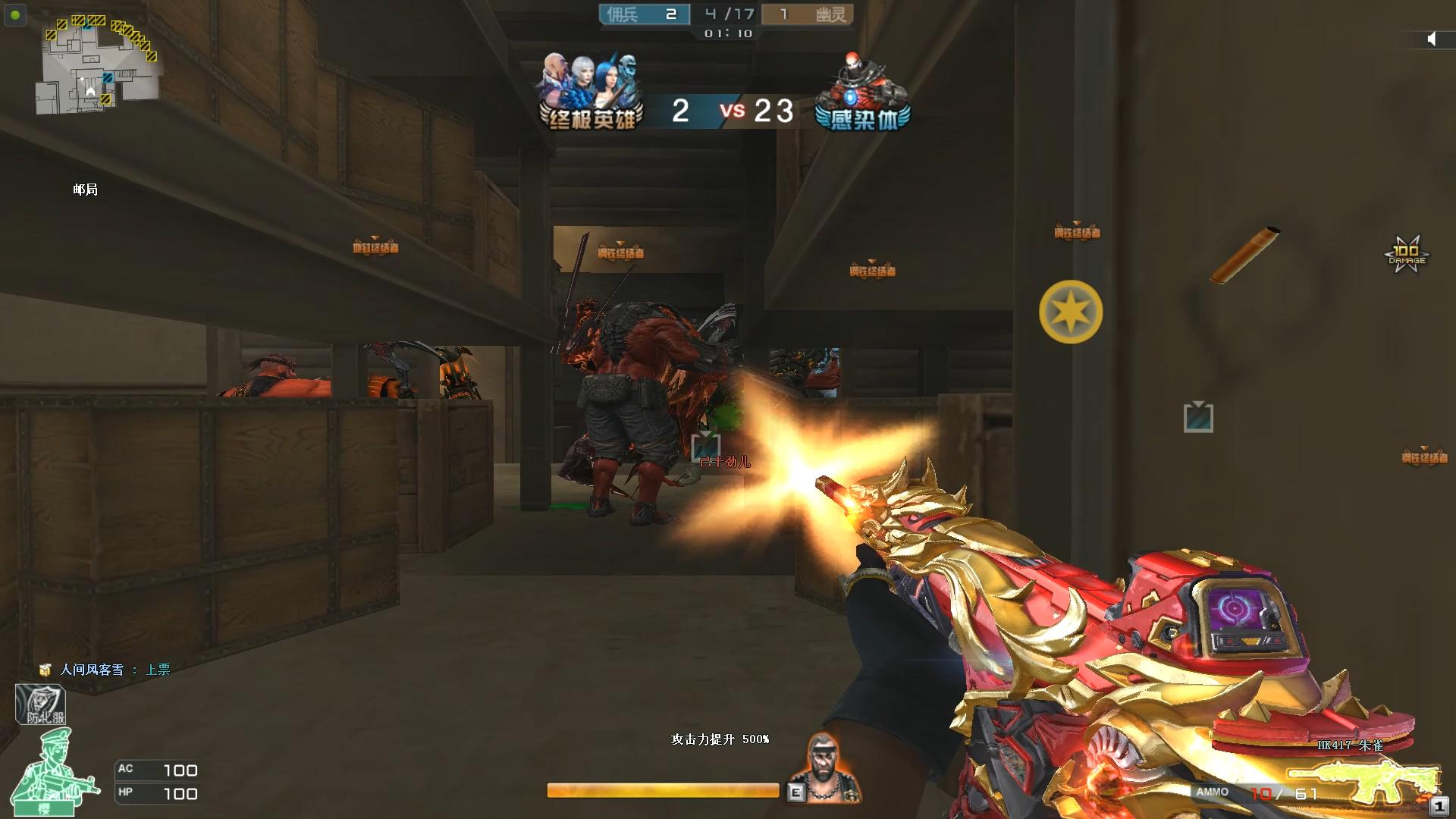Click the 终极英雄 team emblem
The height and width of the screenshot is (819, 1456).
click(x=591, y=93)
